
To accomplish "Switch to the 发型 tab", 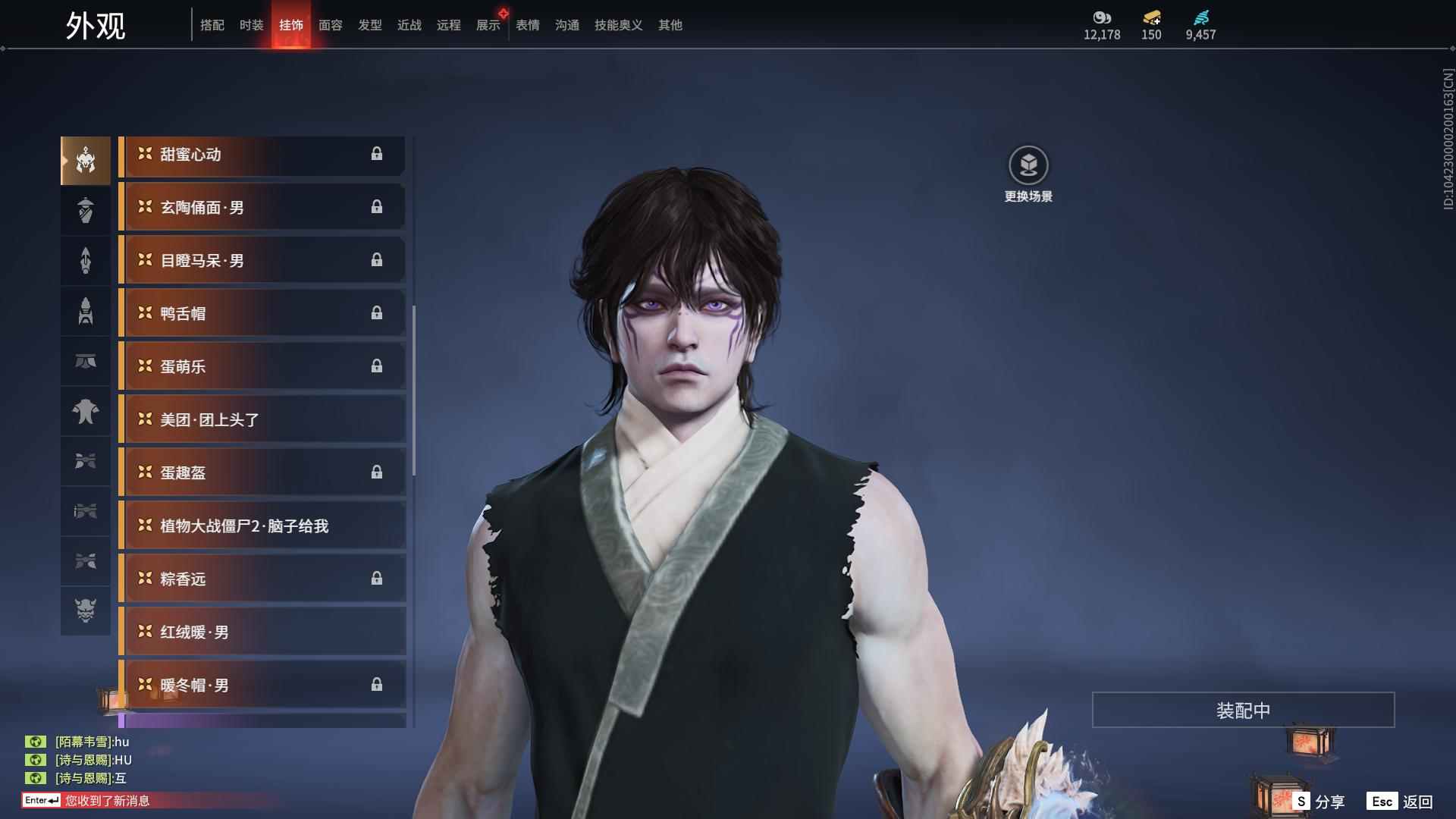I will pos(370,25).
